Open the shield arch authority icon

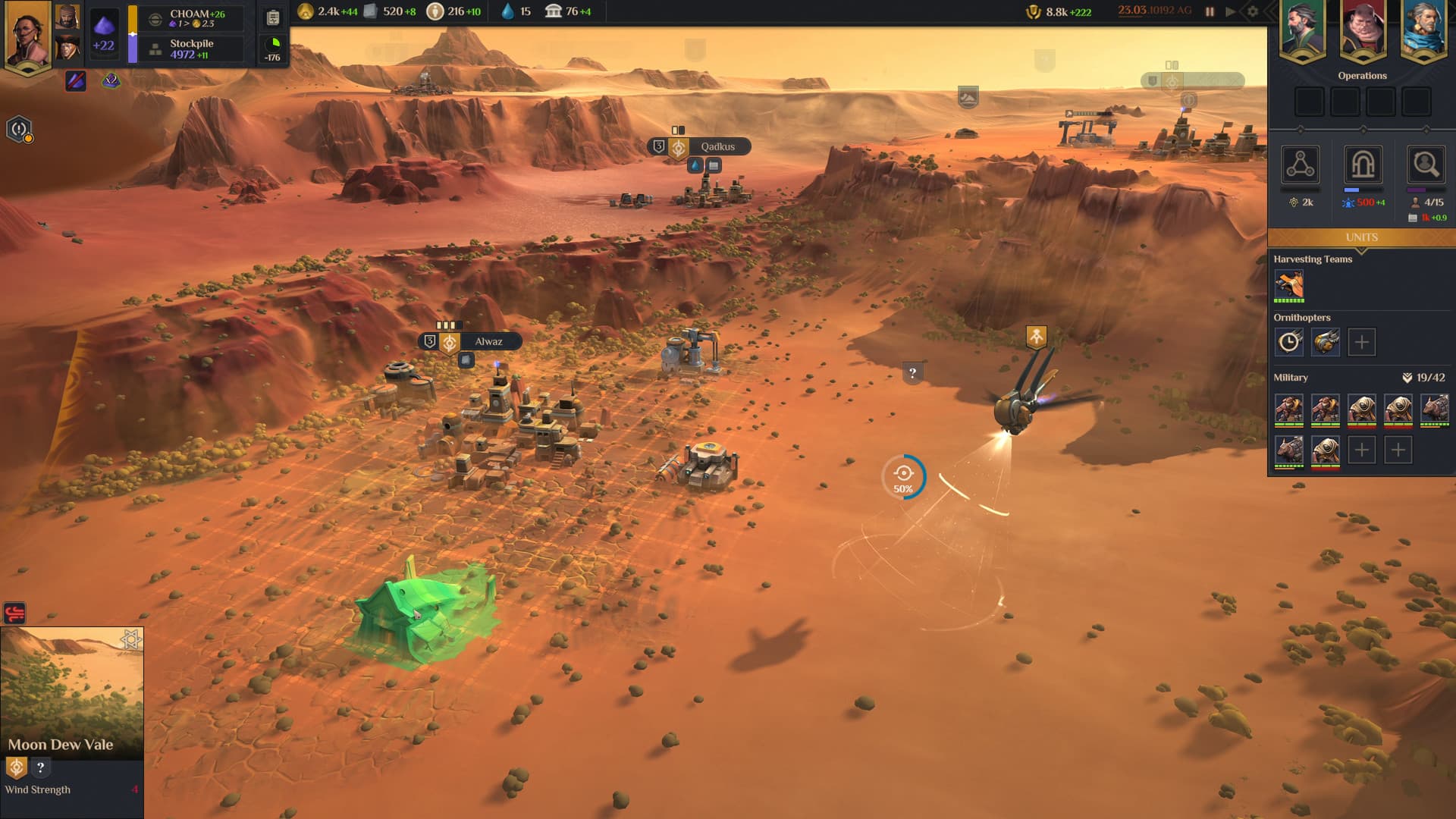pos(1363,165)
